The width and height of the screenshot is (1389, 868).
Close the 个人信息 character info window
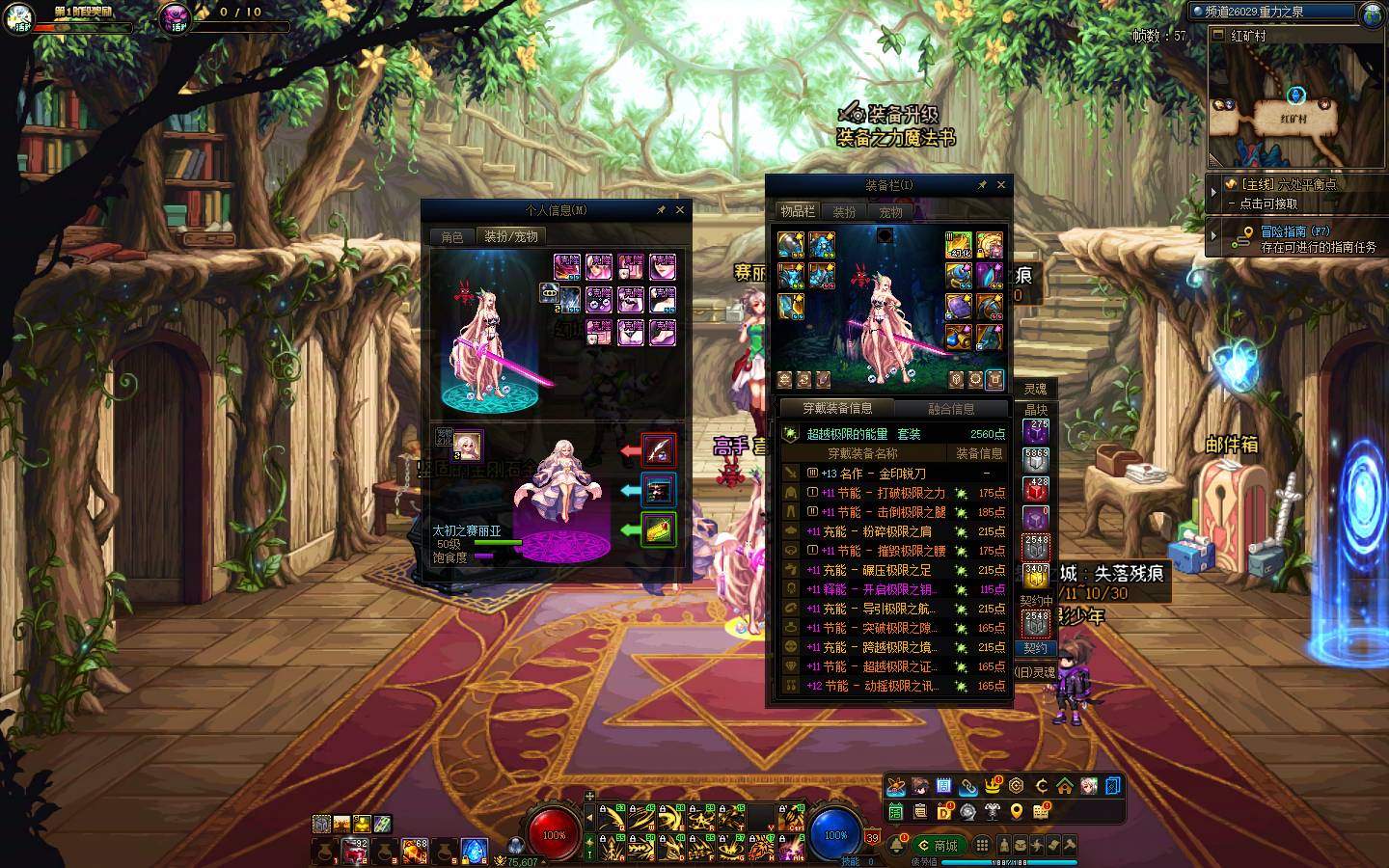680,209
